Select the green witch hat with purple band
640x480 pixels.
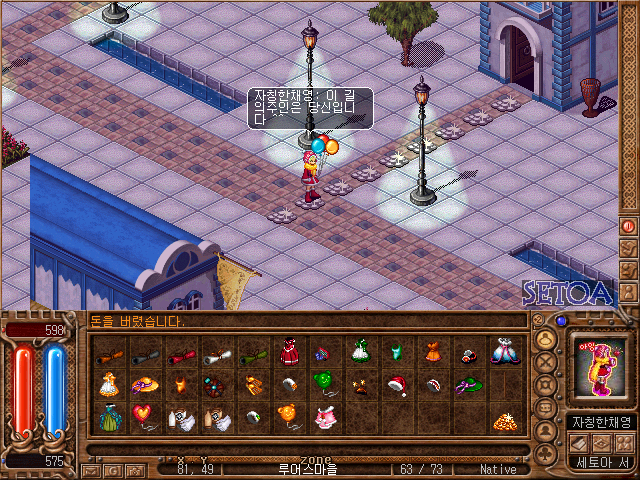click(x=468, y=385)
